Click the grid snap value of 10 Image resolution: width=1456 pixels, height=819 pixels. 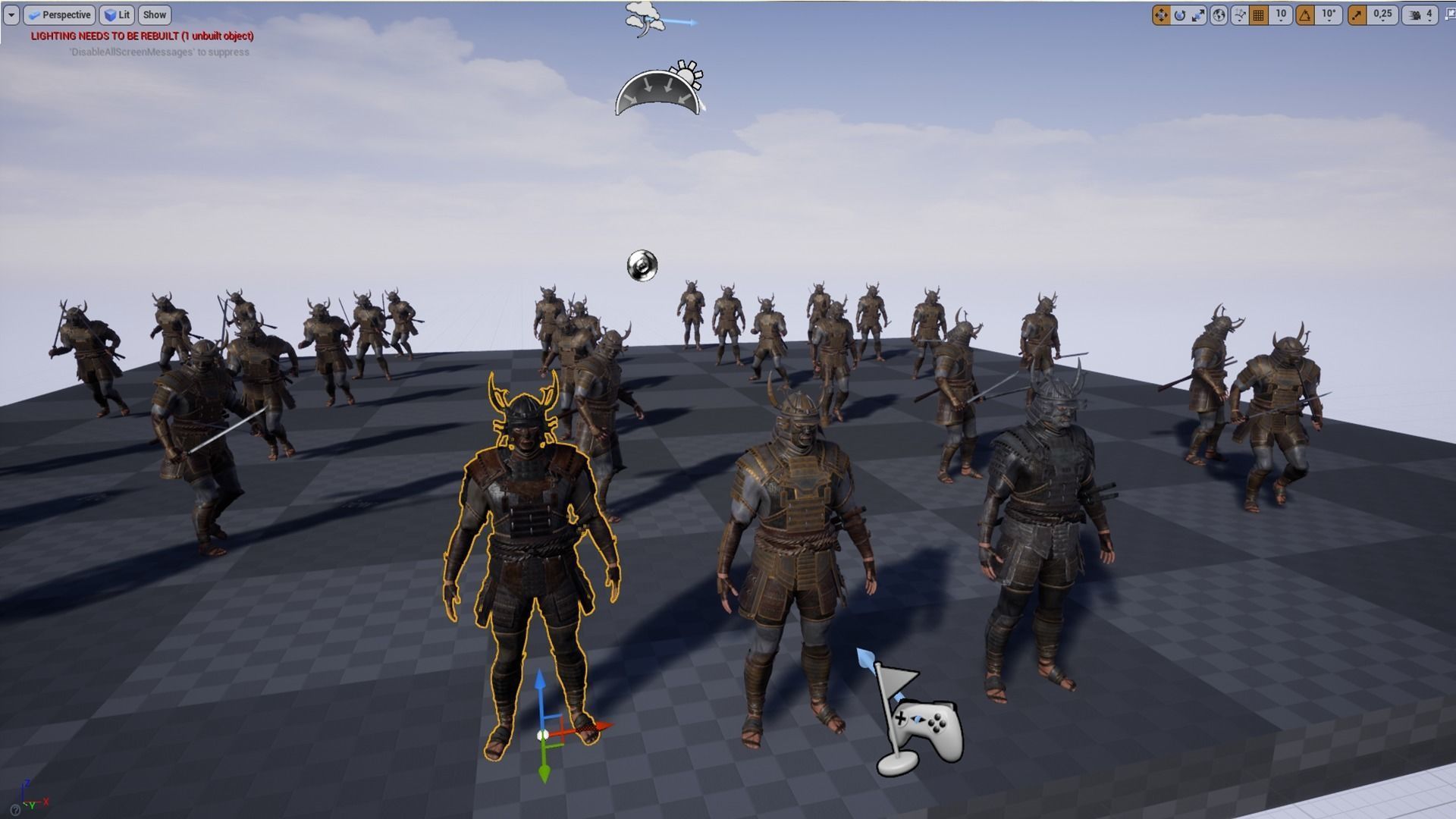click(1281, 15)
